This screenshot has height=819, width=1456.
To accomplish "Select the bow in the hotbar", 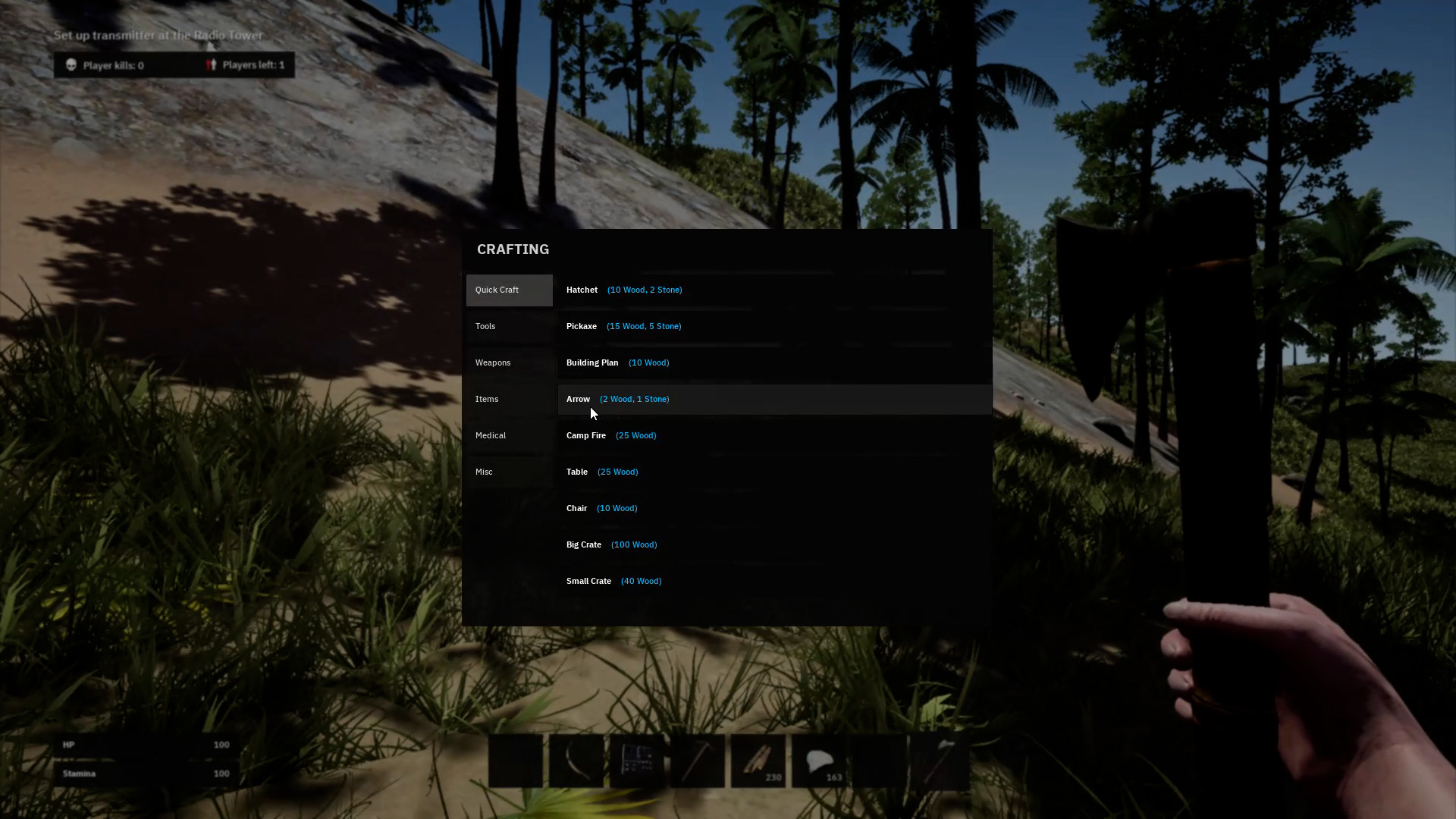I will pos(576,761).
